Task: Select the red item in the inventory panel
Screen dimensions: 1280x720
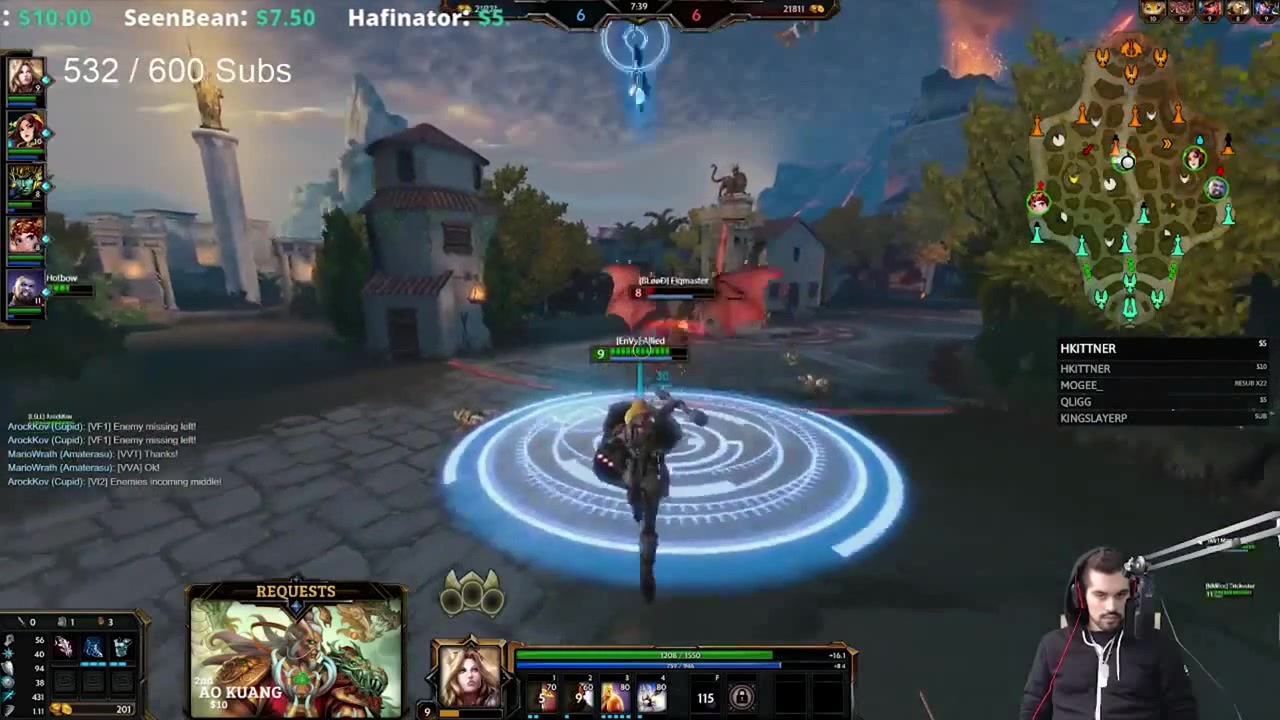Action: tap(66, 647)
